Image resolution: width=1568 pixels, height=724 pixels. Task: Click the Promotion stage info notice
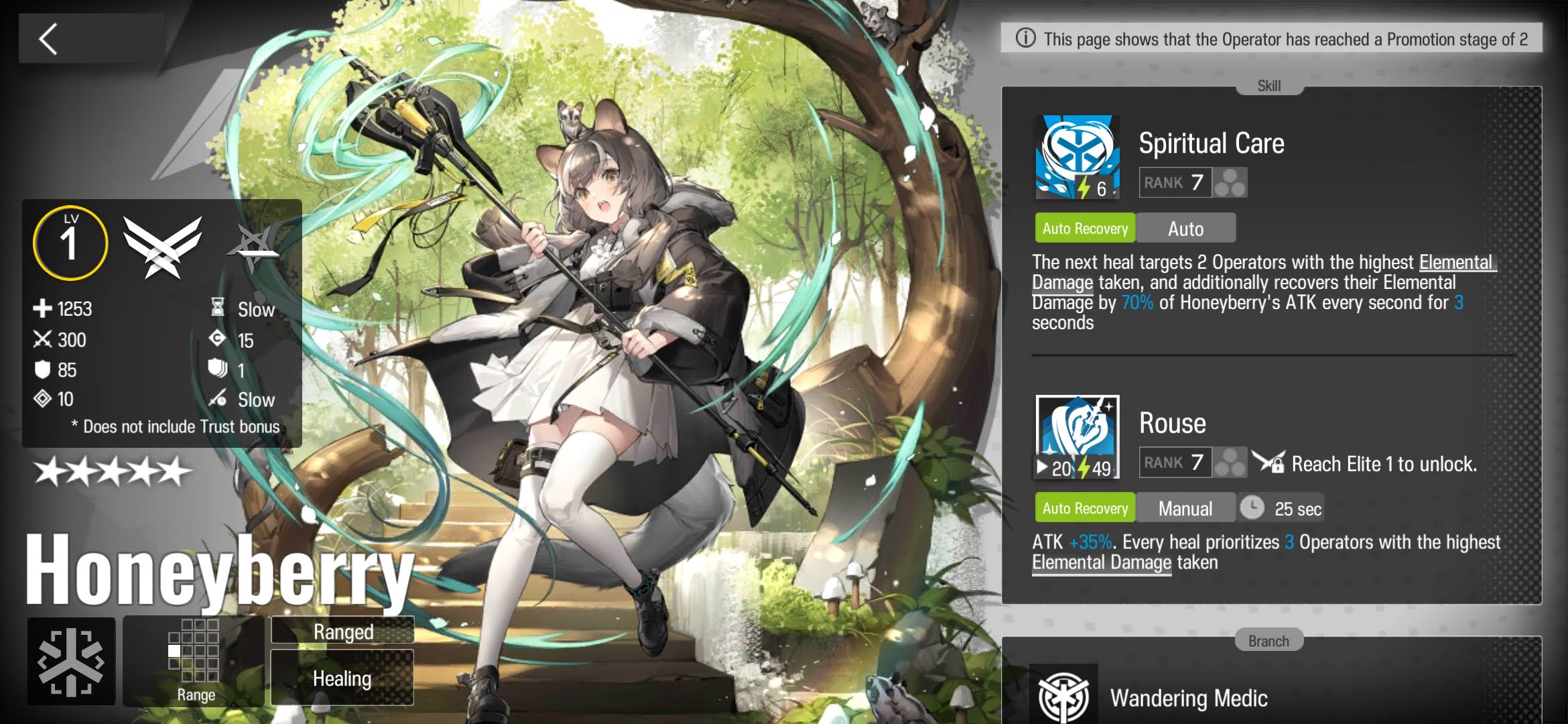coord(1271,39)
